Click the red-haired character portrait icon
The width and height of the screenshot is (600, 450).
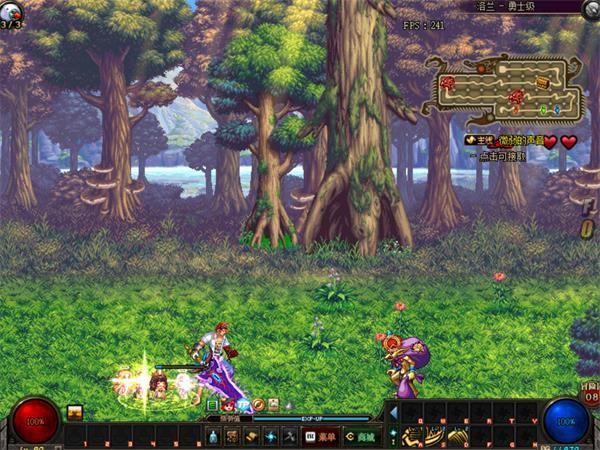[x=228, y=405]
